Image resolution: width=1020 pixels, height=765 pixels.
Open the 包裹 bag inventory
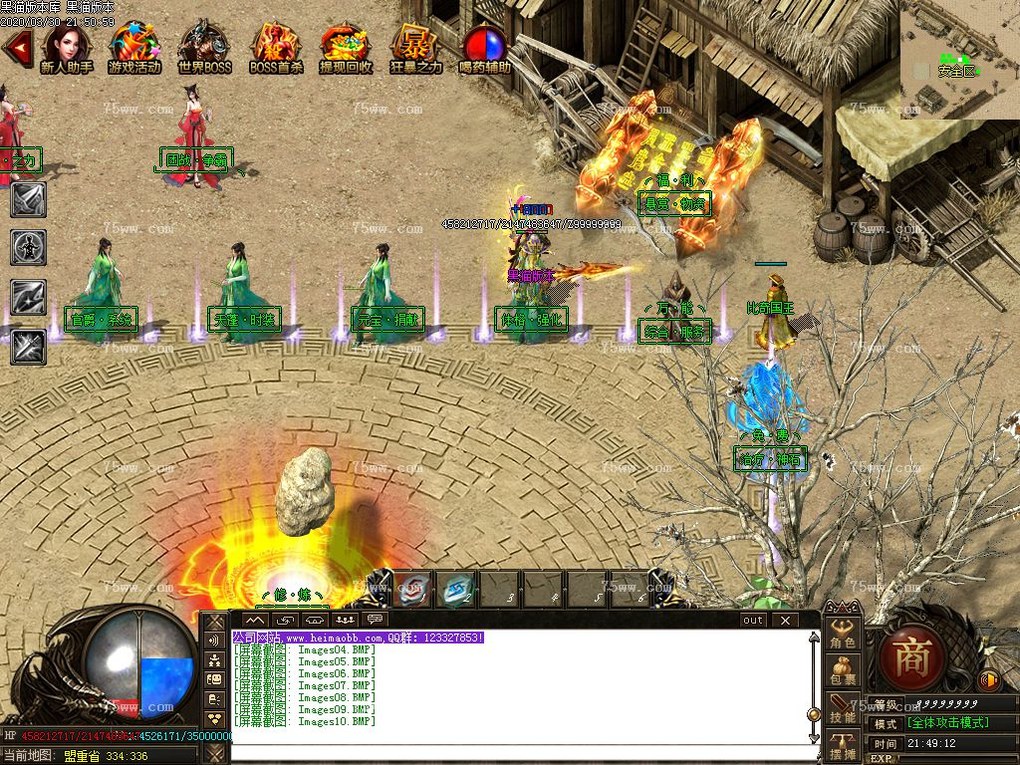pos(842,672)
